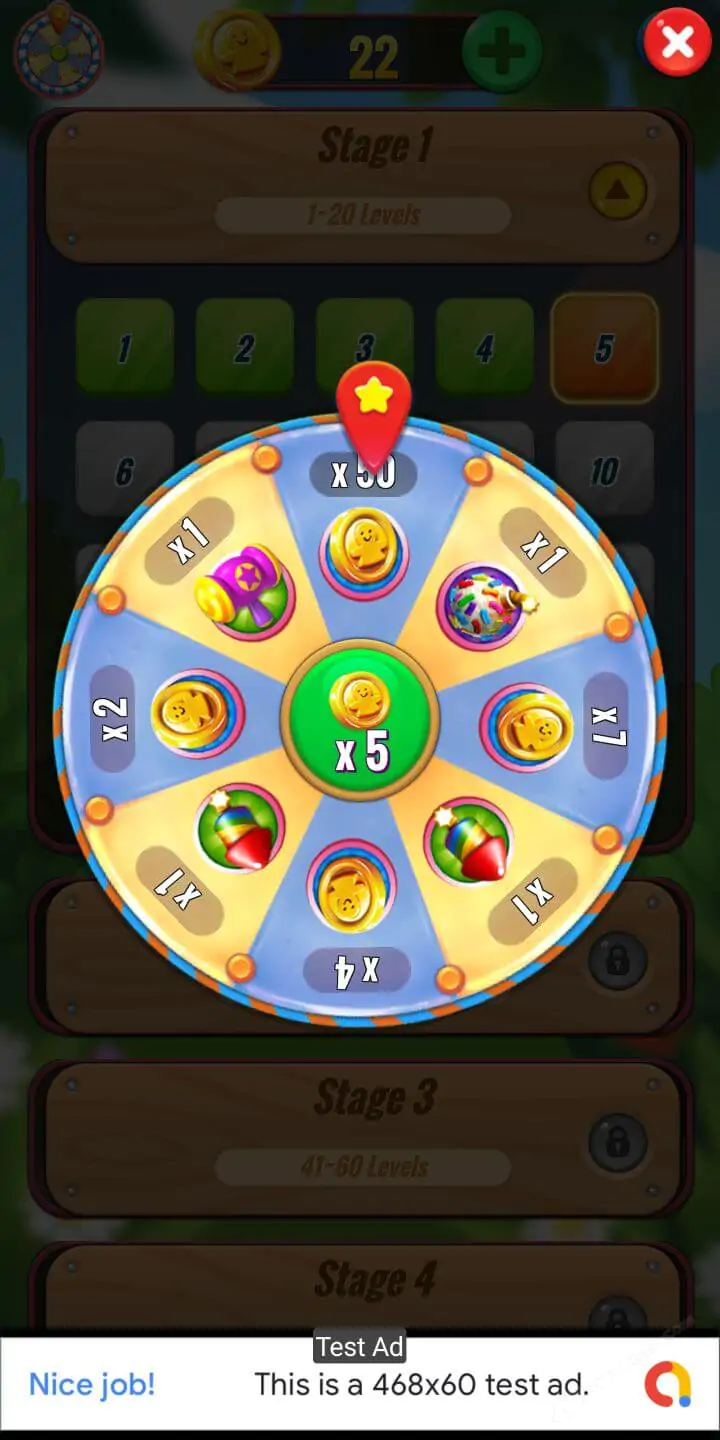Open the spin wheel icon in the corner

pos(58,50)
